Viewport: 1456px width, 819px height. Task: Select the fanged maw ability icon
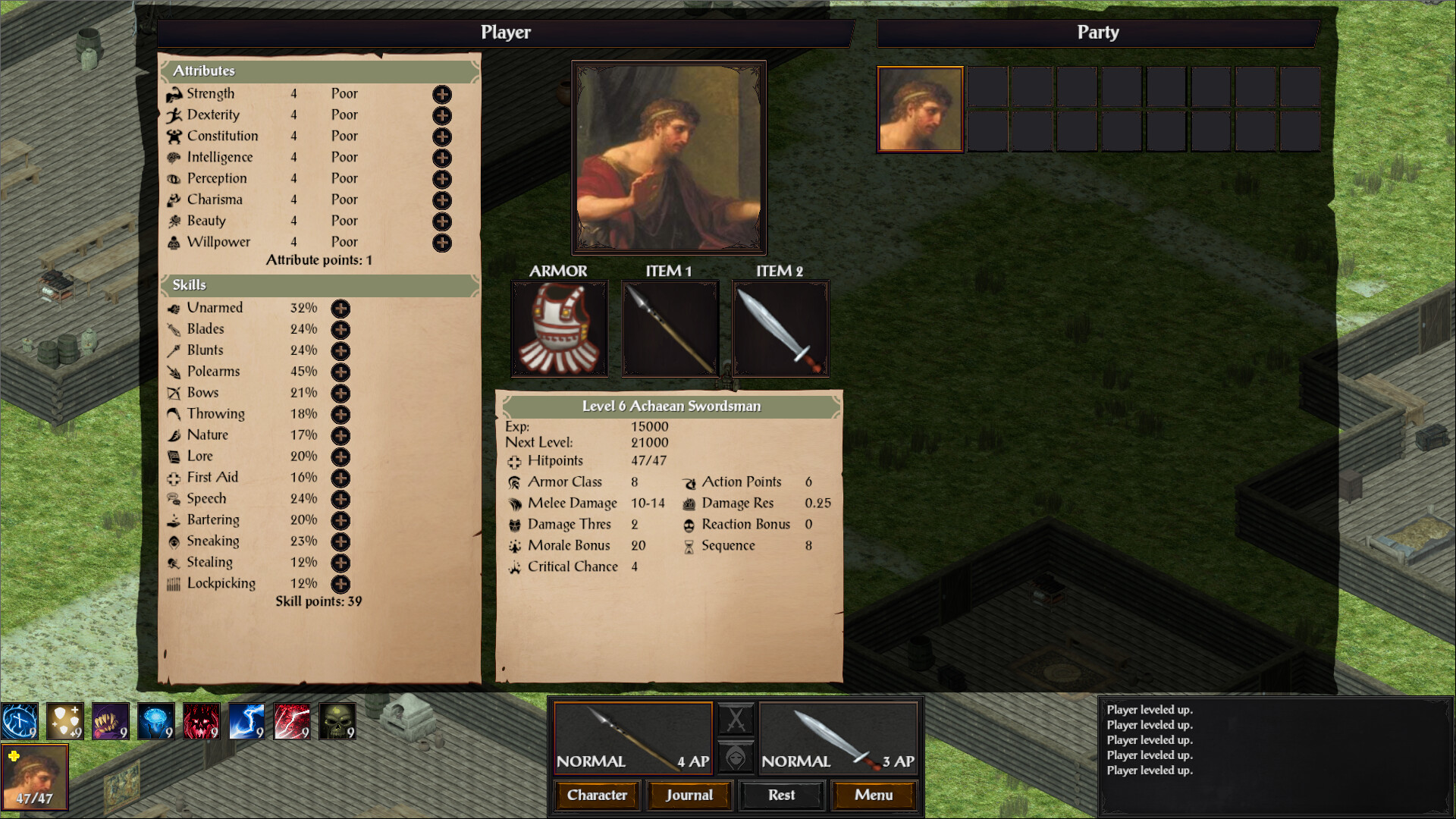110,720
